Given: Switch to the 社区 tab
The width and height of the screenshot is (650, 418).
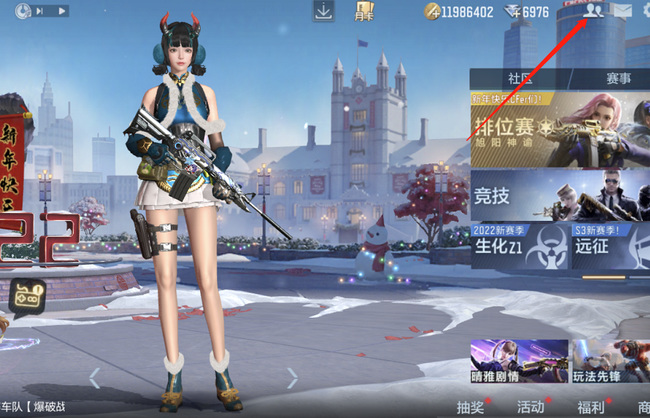Looking at the screenshot, I should pos(518,78).
